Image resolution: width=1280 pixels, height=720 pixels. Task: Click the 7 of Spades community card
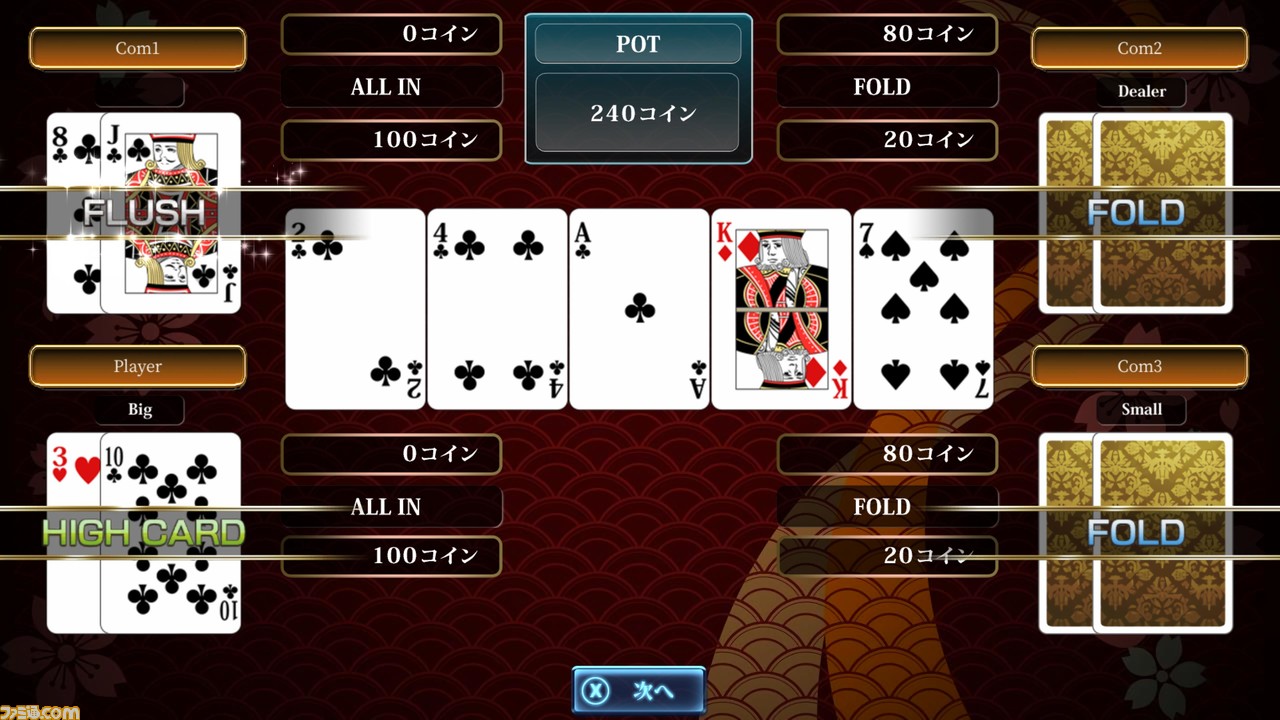(922, 307)
